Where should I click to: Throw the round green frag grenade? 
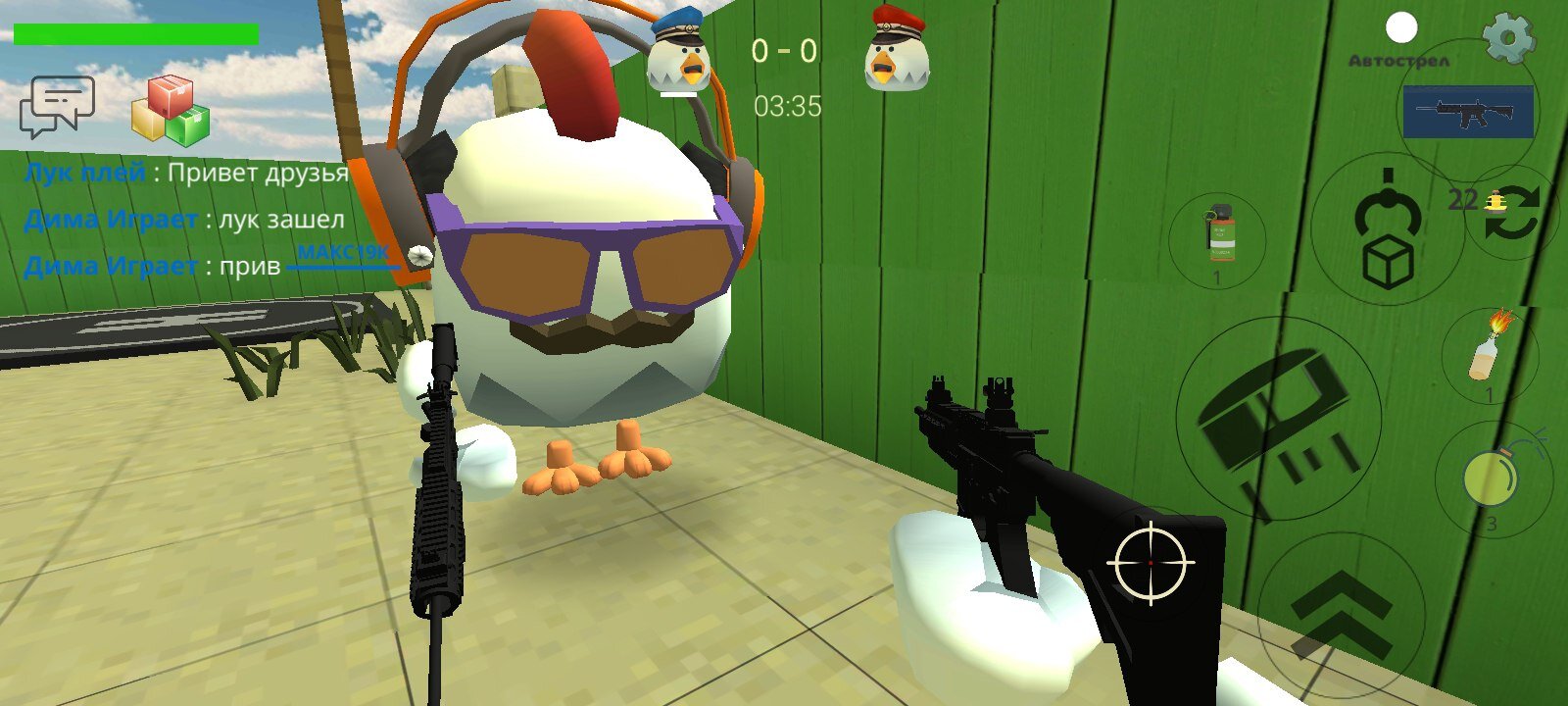(1492, 479)
